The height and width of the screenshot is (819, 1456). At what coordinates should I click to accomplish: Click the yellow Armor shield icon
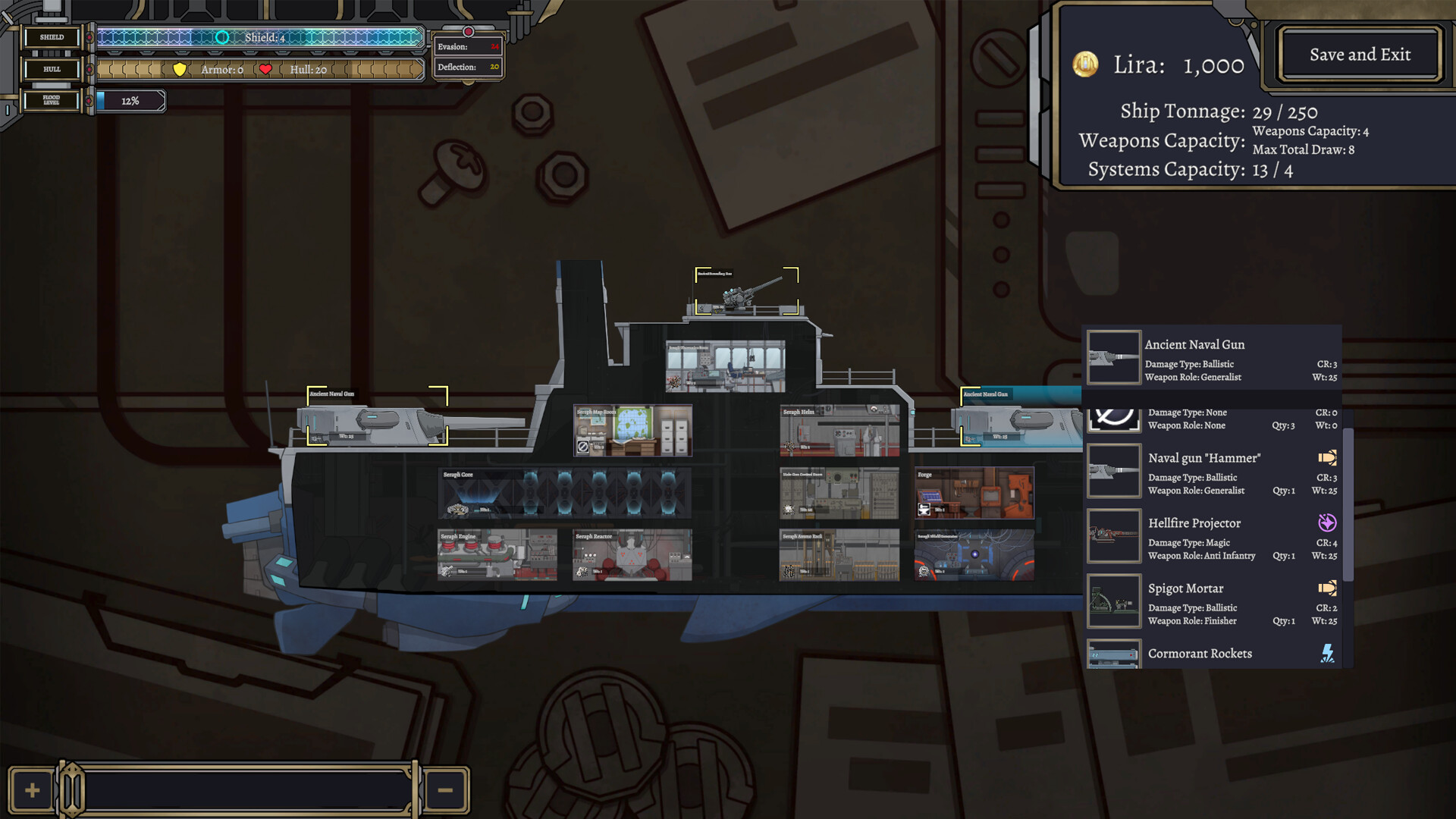[177, 69]
